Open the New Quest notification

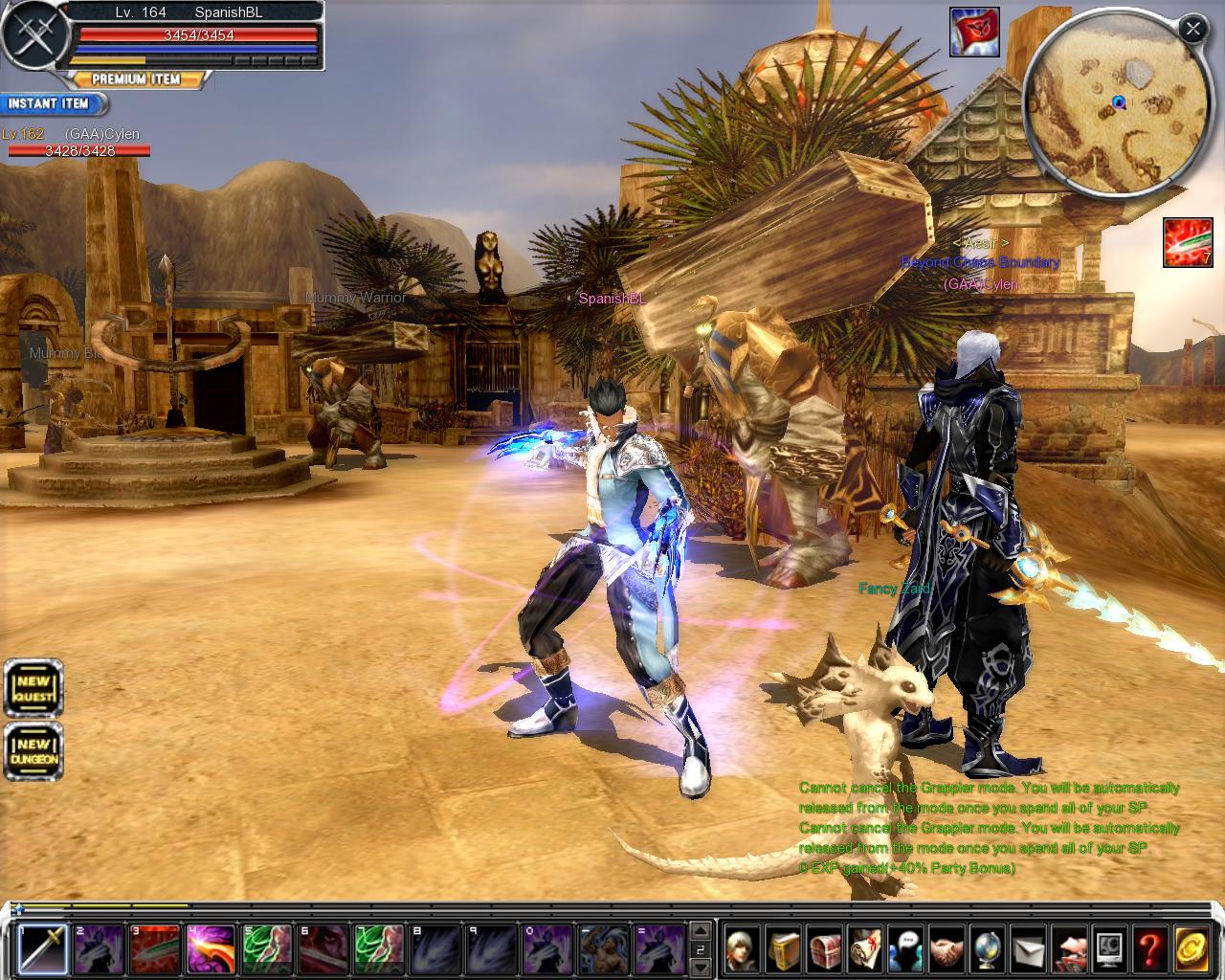(x=33, y=687)
